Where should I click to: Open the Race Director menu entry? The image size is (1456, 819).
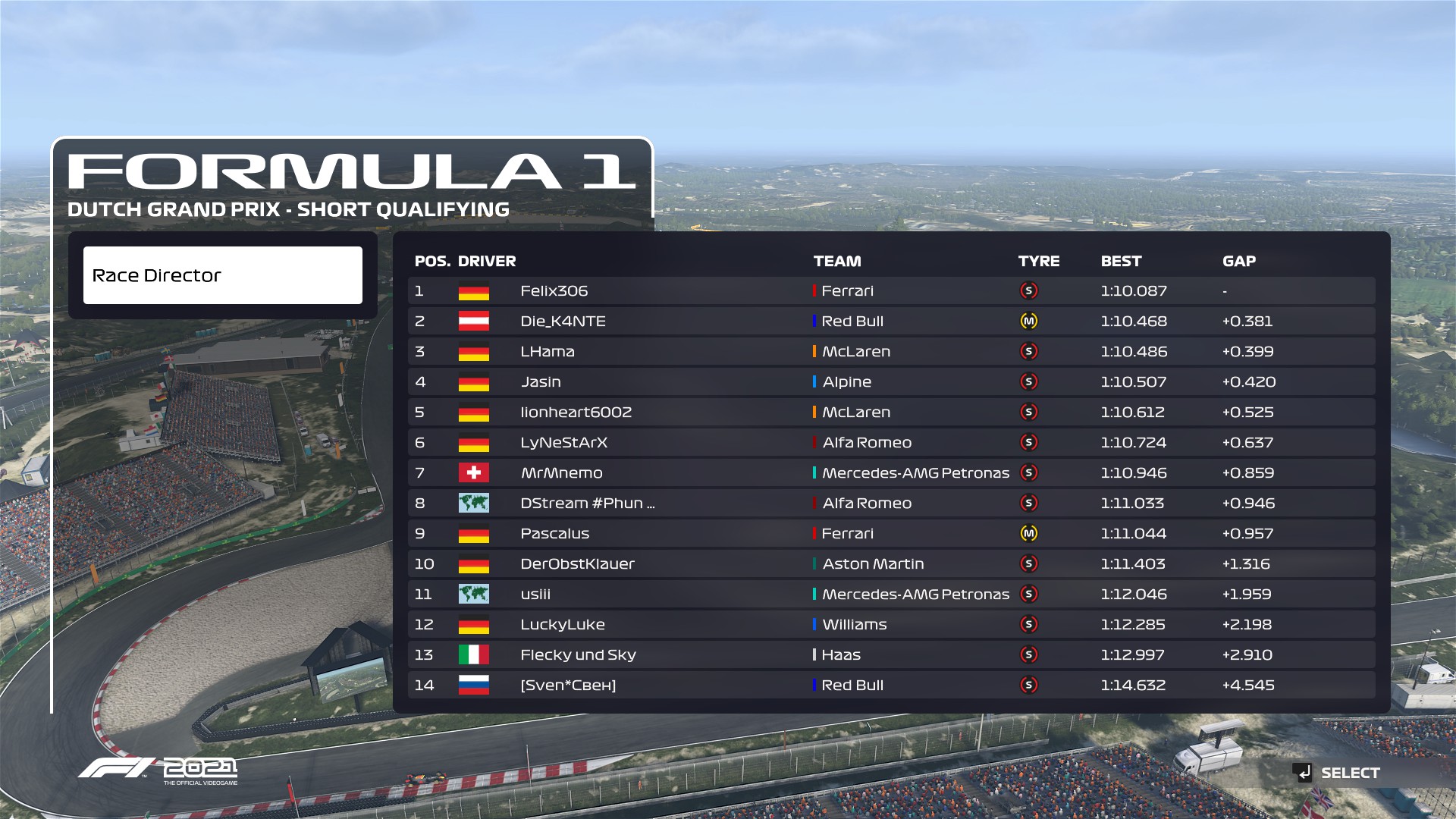click(222, 275)
